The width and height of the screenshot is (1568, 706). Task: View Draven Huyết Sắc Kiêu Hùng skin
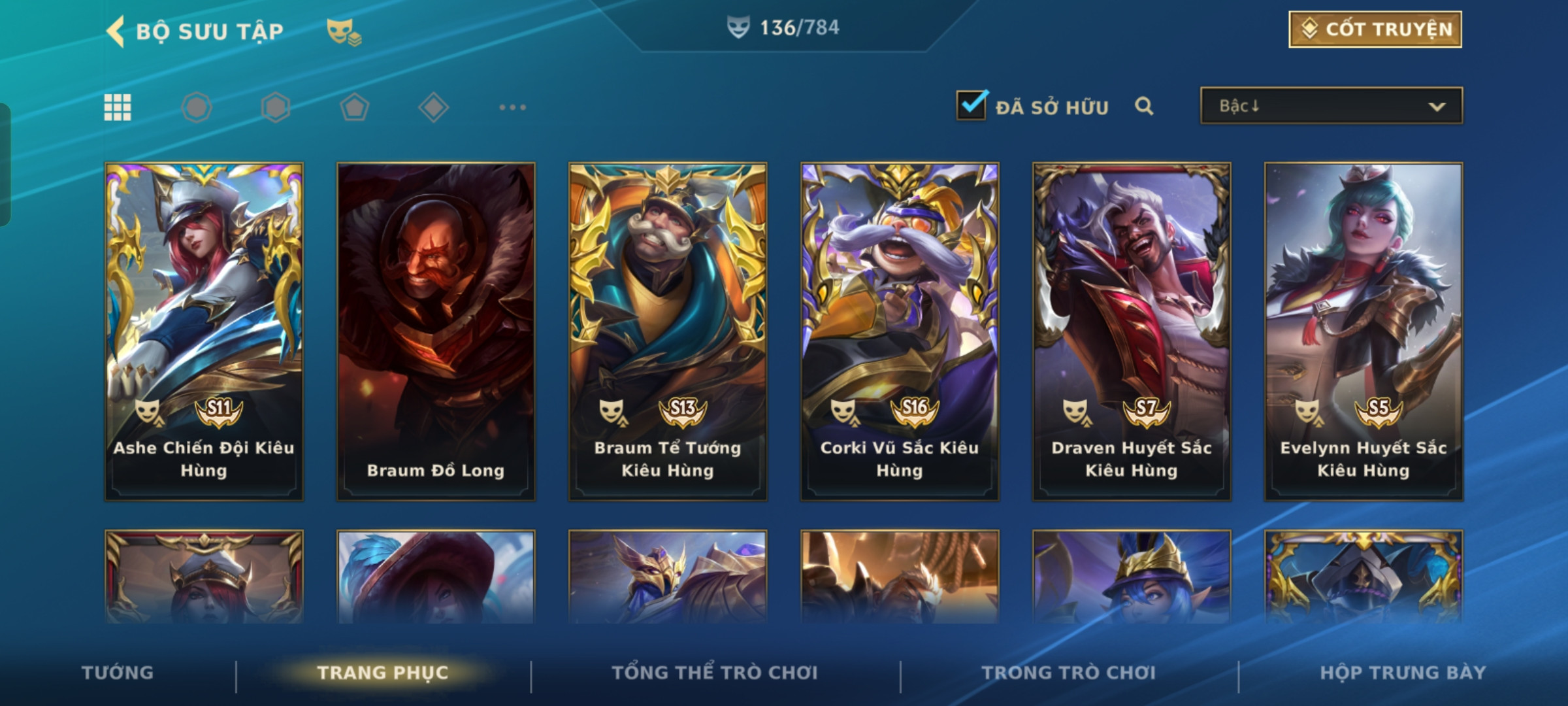[1132, 331]
